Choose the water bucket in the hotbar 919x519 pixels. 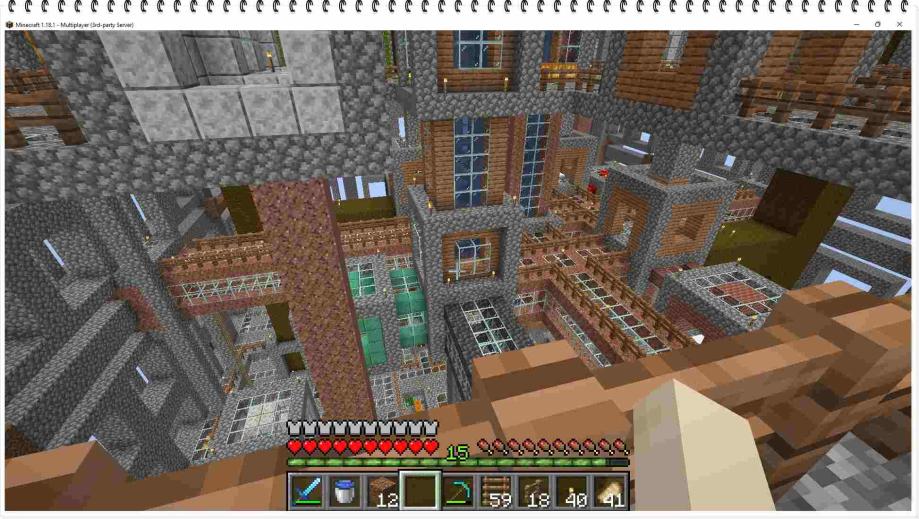pyautogui.click(x=345, y=491)
